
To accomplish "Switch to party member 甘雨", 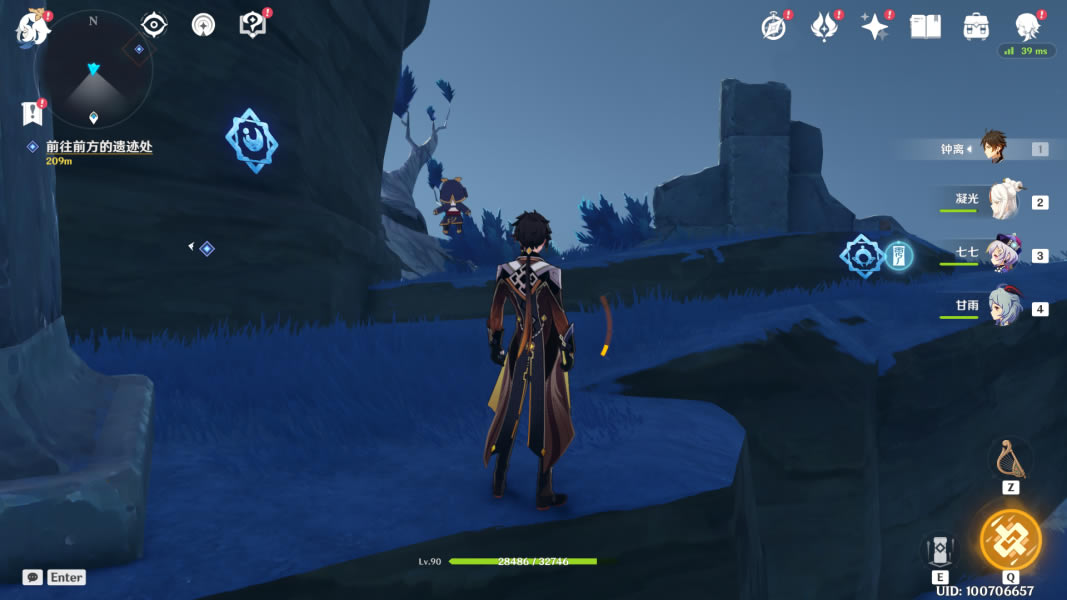I will 1001,307.
